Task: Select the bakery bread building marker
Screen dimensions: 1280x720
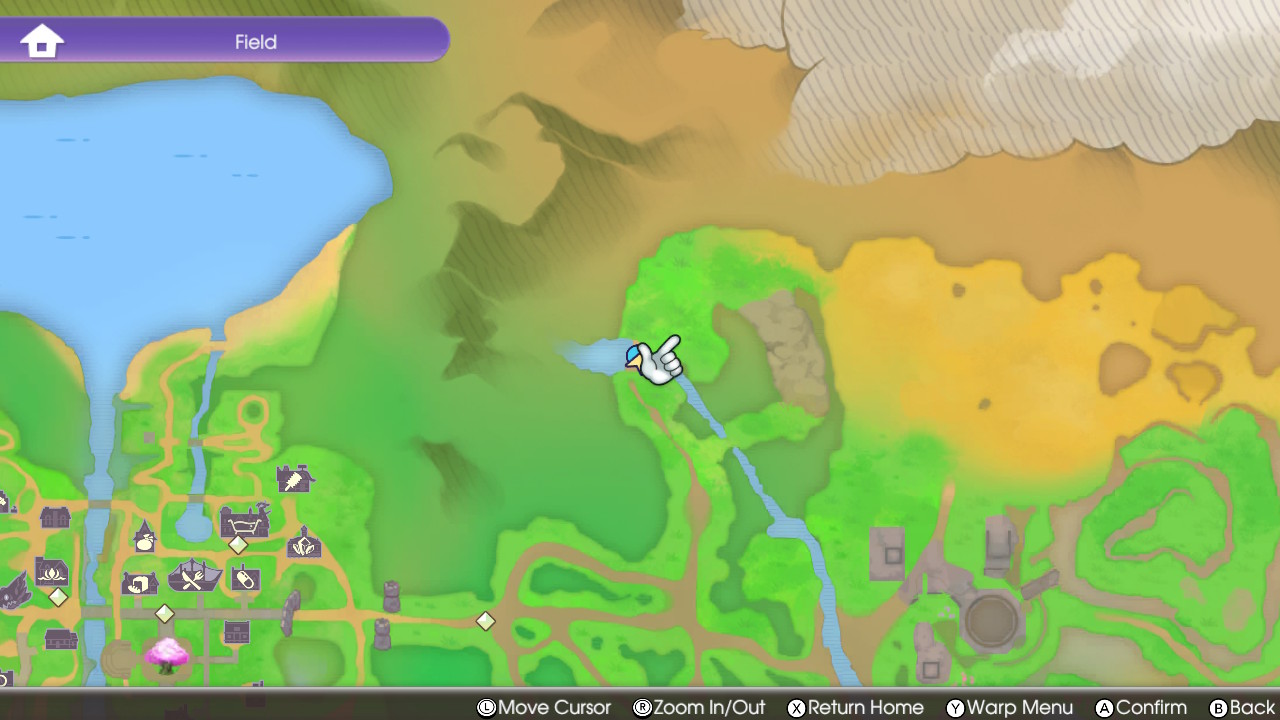Action: 139,582
